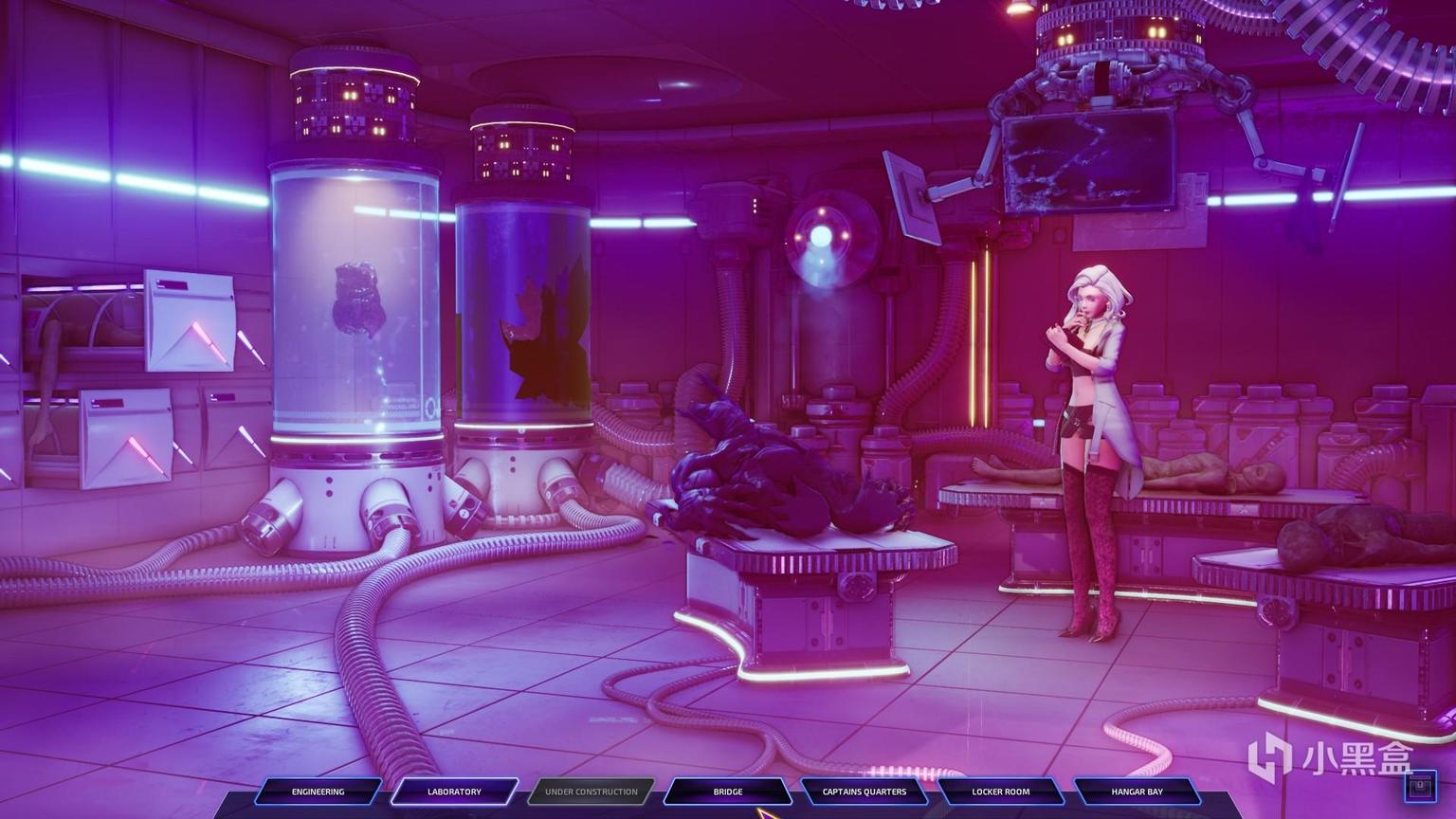Click the greyed-out Under Construction button
The image size is (1456, 819).
[x=591, y=792]
